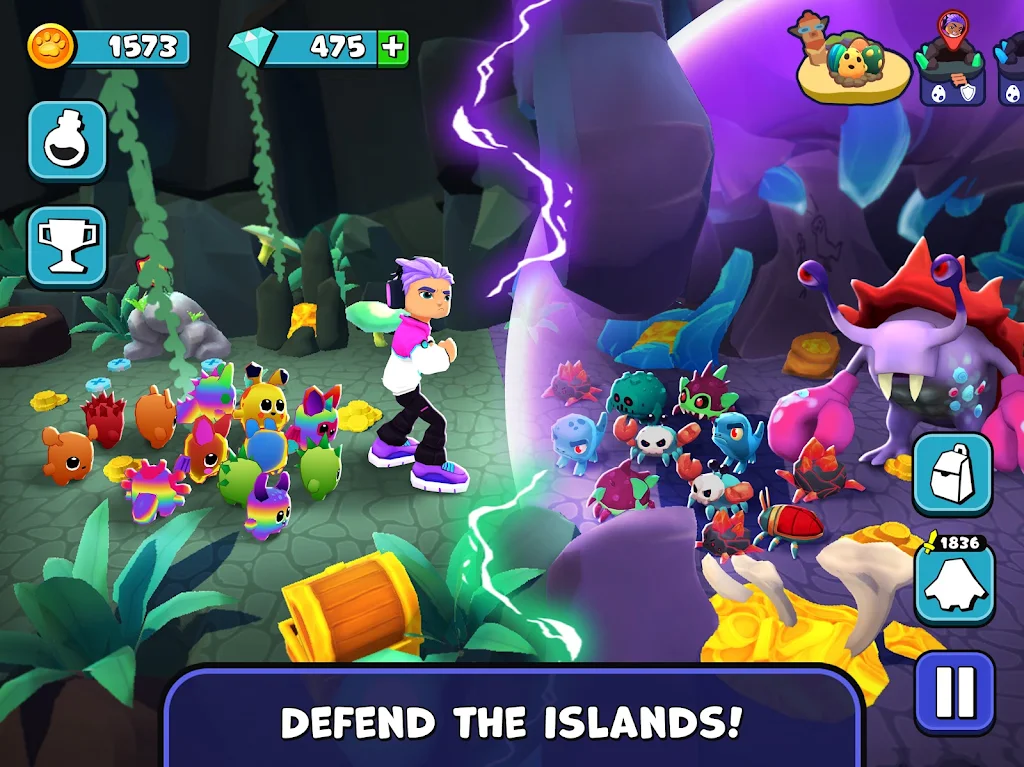1024x767 pixels.
Task: Open the trophy achievements panel
Action: coord(67,246)
